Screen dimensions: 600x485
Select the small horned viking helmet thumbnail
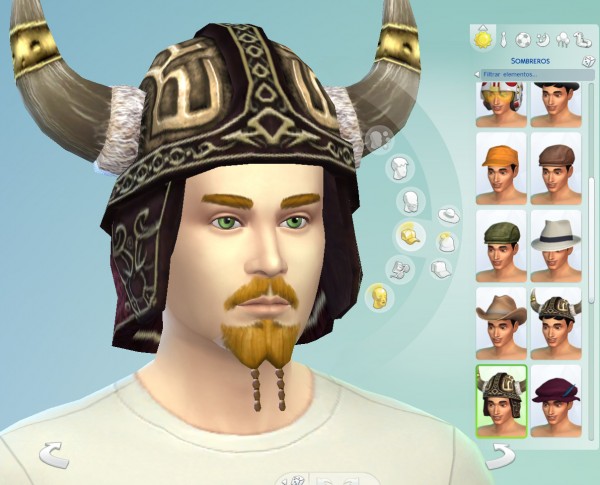point(556,322)
